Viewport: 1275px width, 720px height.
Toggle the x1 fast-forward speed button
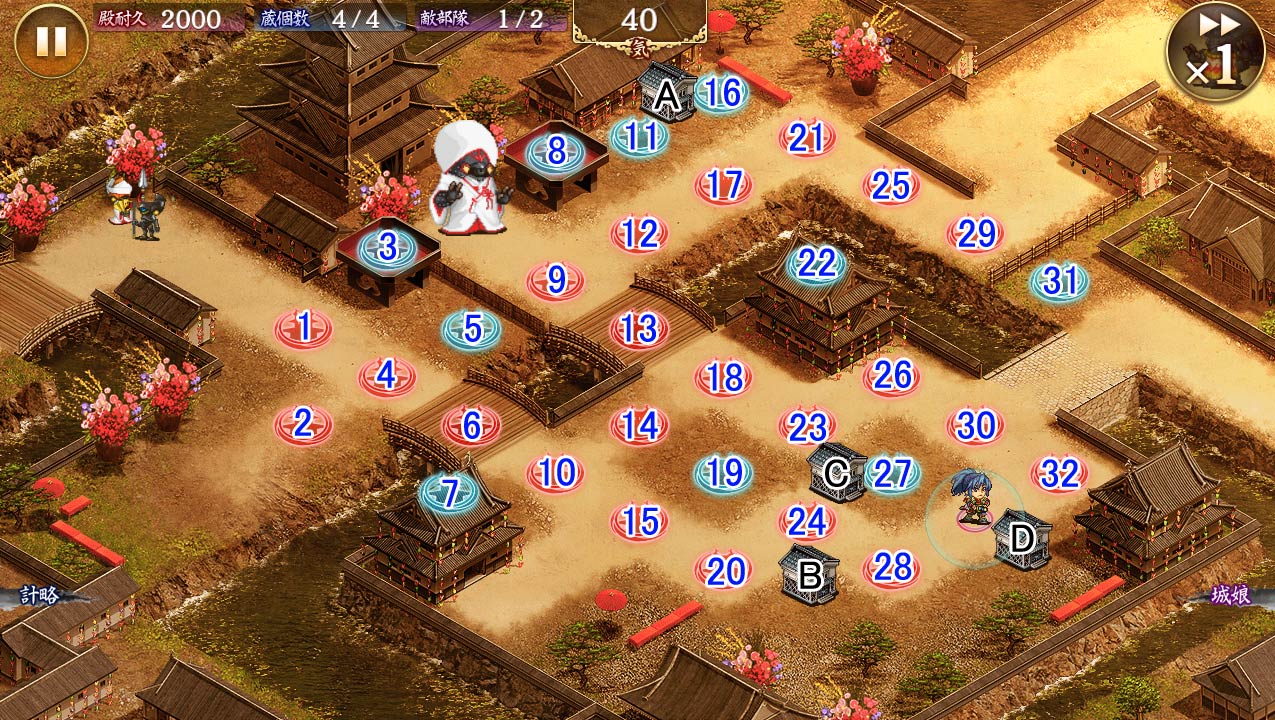tap(1215, 51)
